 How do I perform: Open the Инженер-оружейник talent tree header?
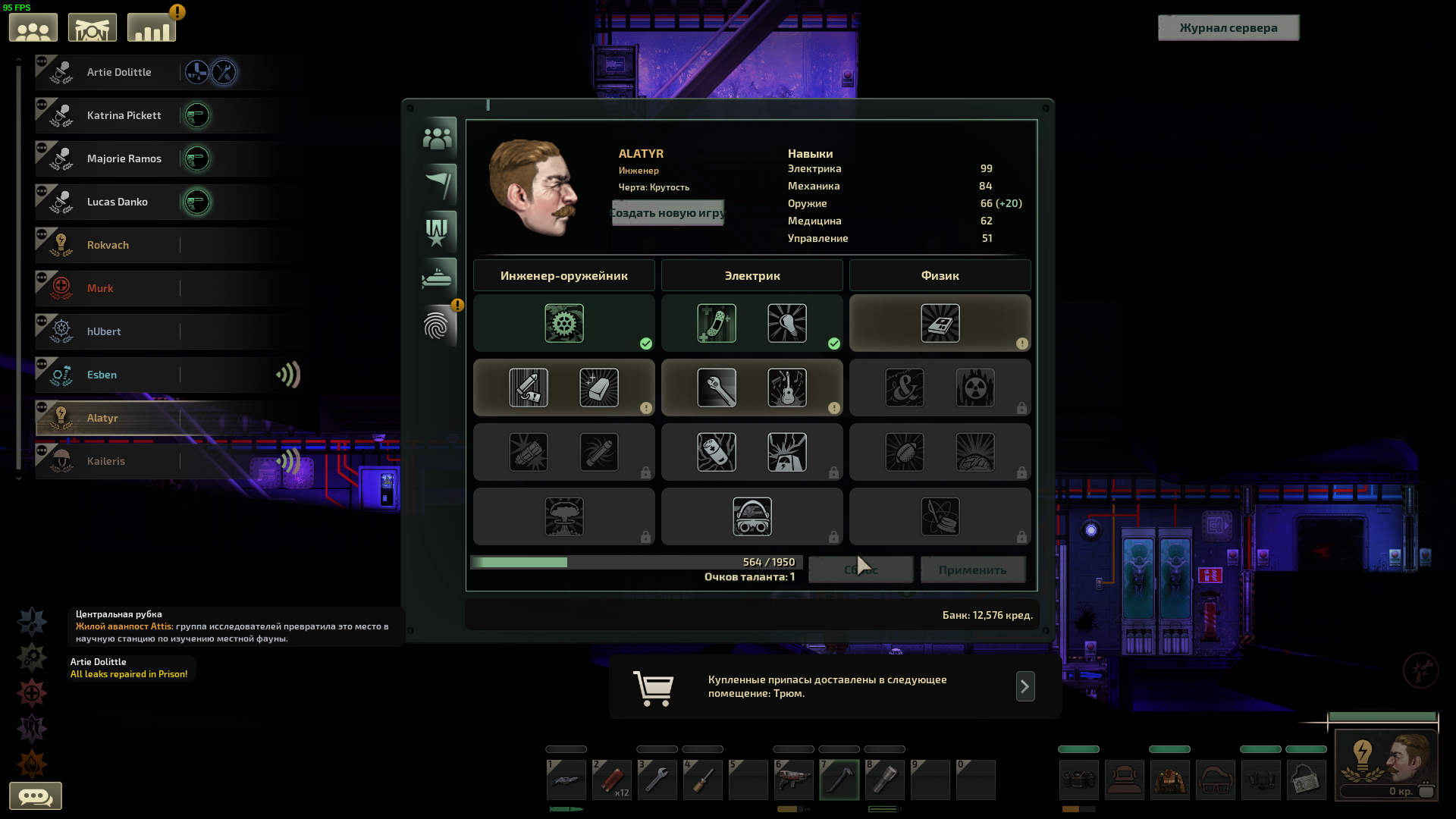563,275
